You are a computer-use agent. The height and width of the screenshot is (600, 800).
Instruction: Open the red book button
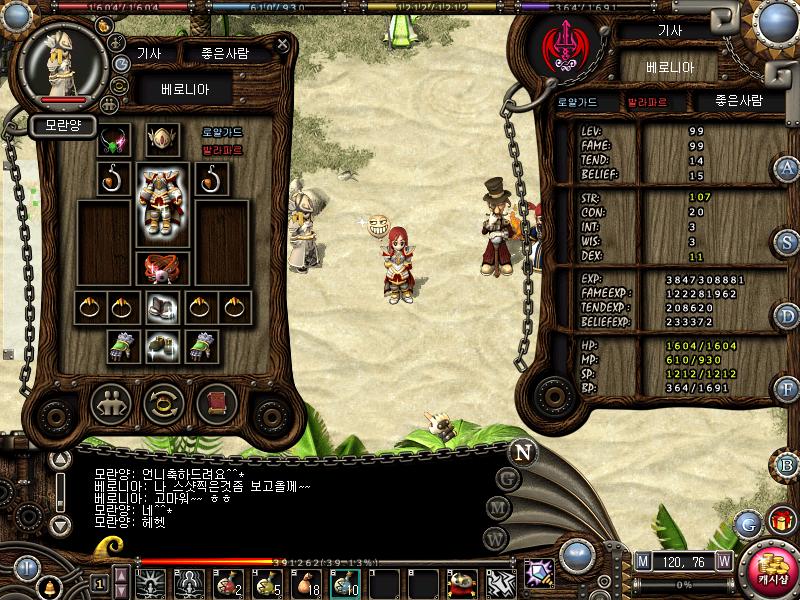coord(215,404)
